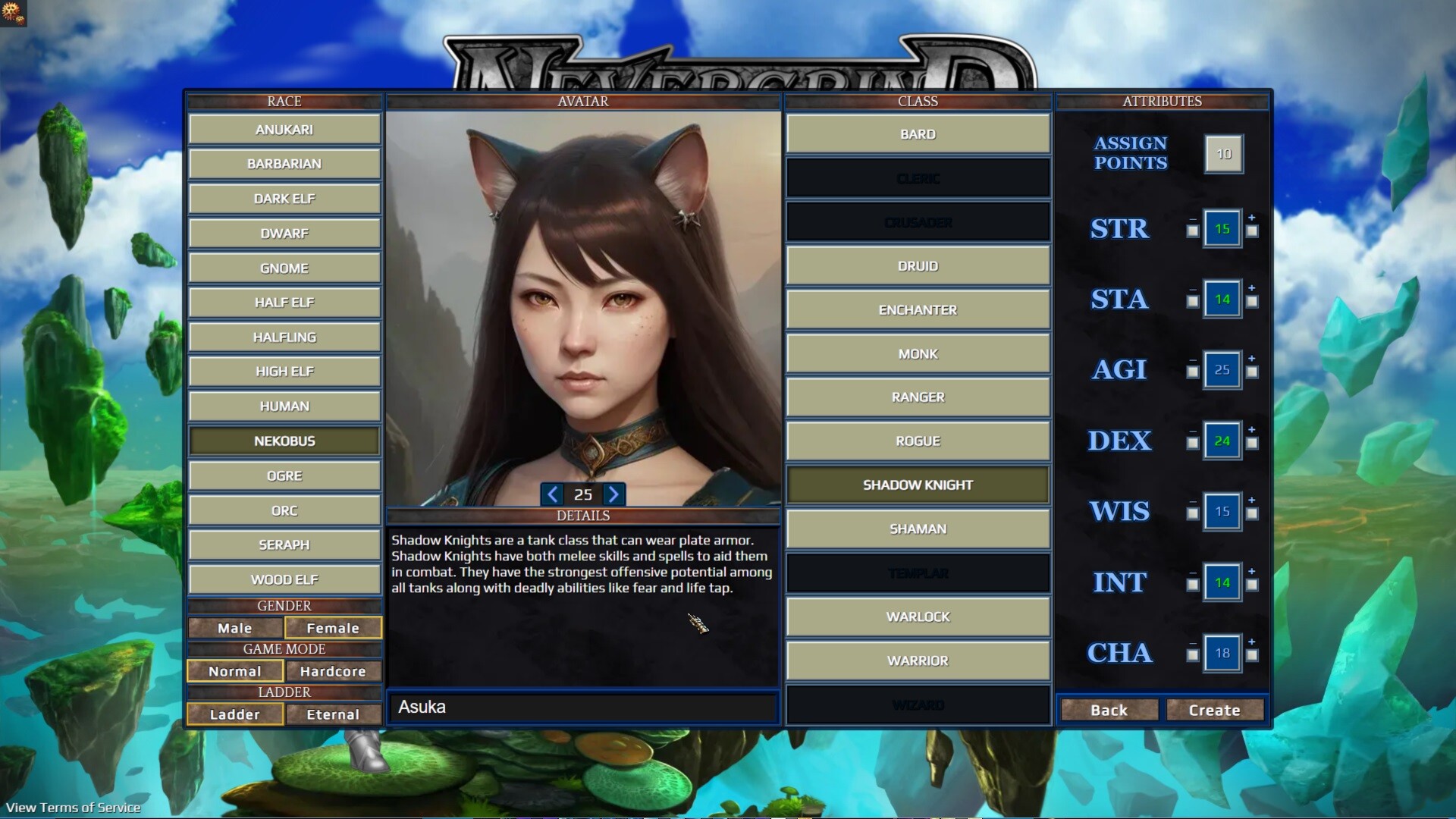
Task: Open the Terms of Service link
Action: pyautogui.click(x=72, y=808)
